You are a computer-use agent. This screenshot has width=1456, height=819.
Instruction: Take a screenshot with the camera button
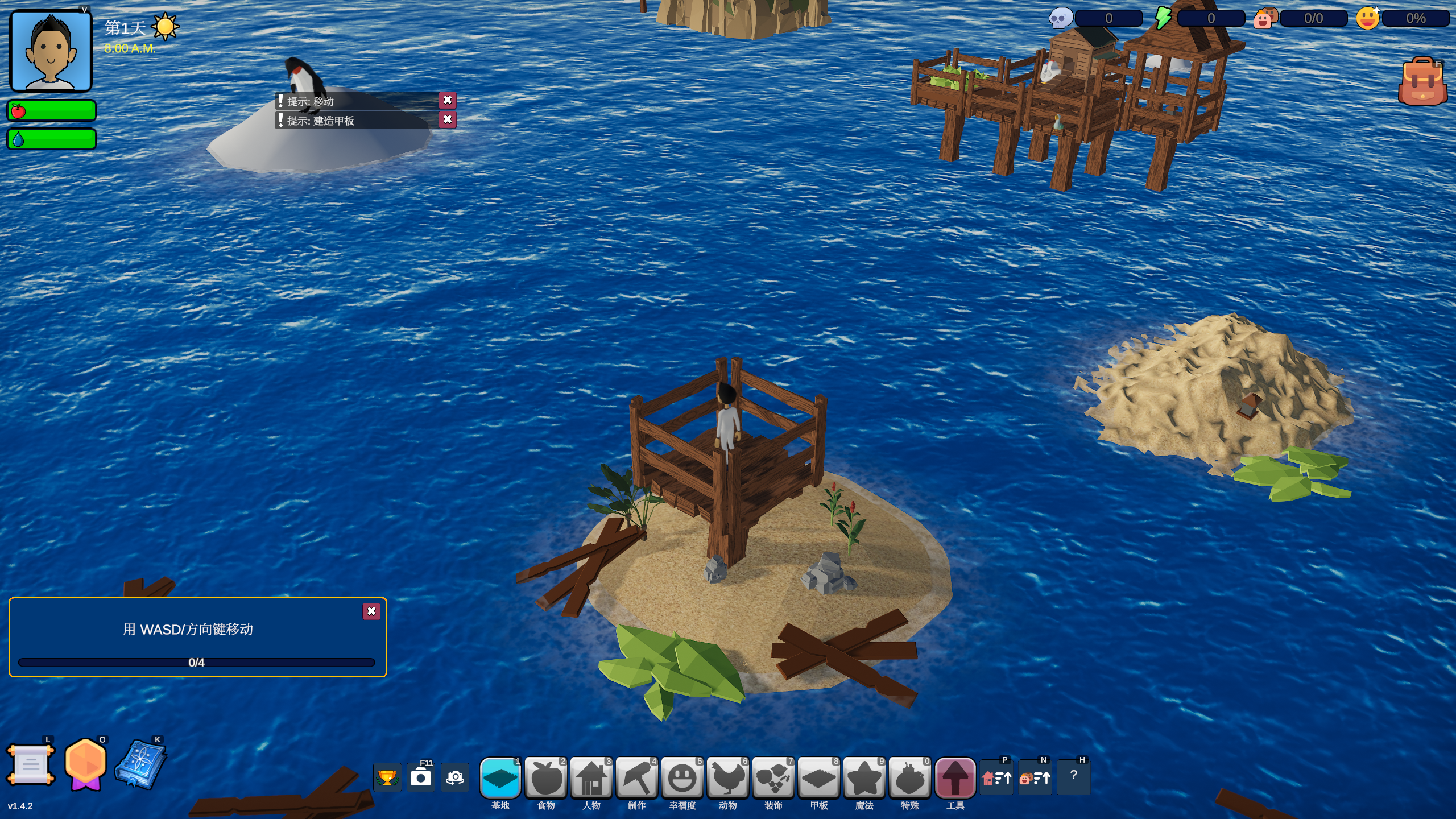(x=421, y=777)
